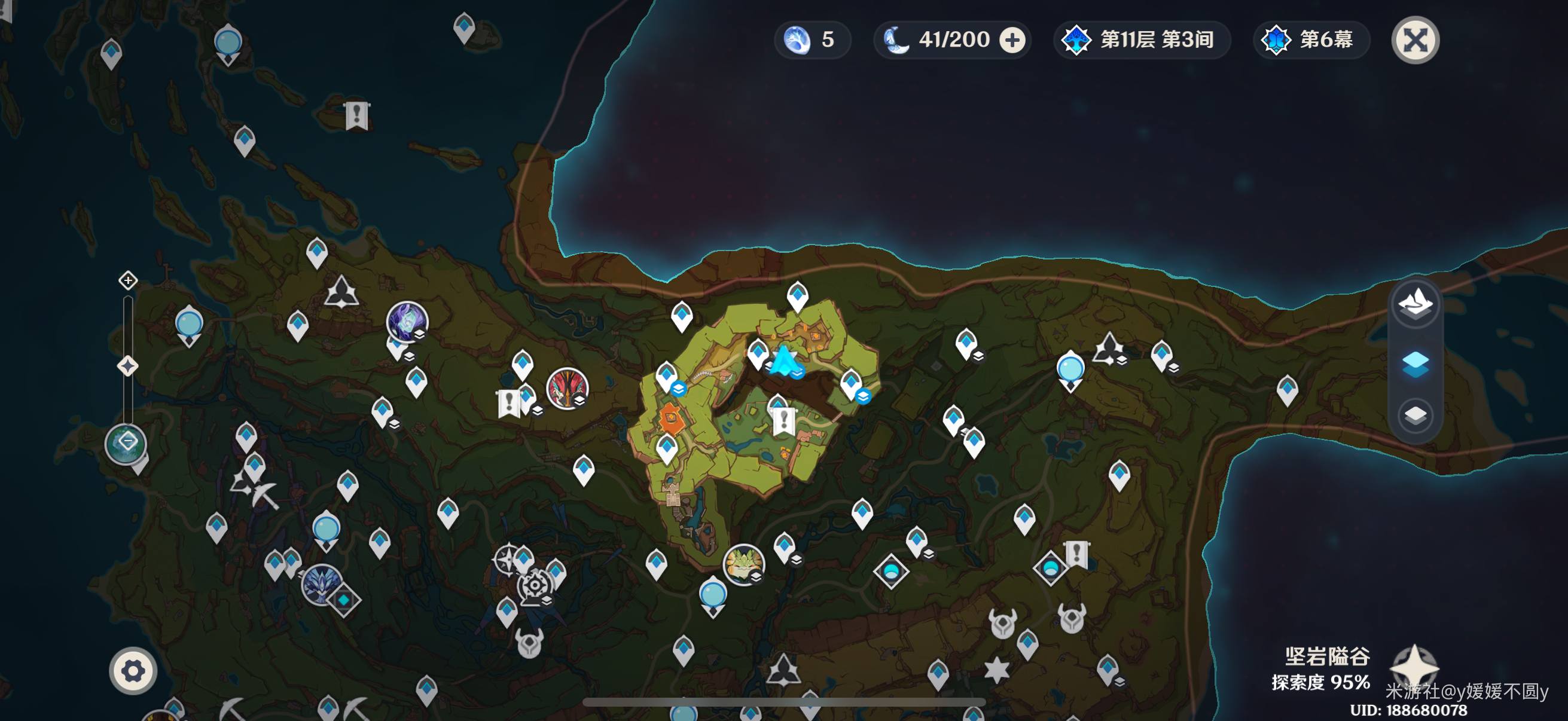Click the green creature boss marker

(x=743, y=564)
